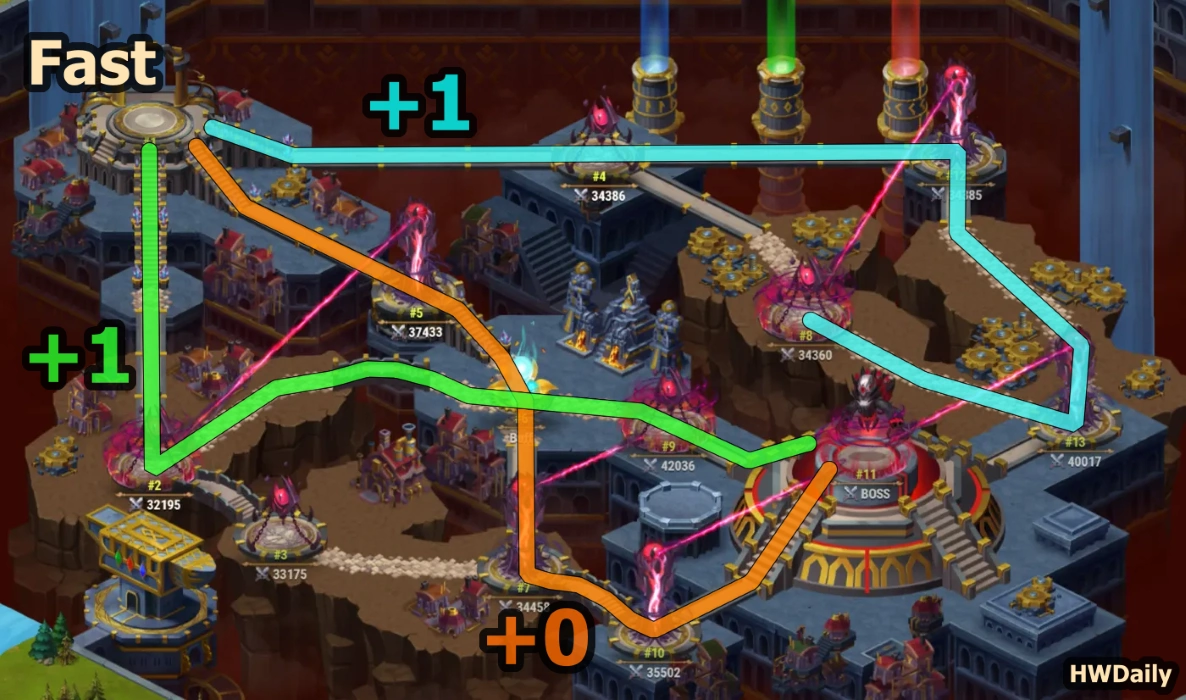The width and height of the screenshot is (1186, 700).
Task: Choose encounter node #3 with power 33175
Action: [x=280, y=525]
